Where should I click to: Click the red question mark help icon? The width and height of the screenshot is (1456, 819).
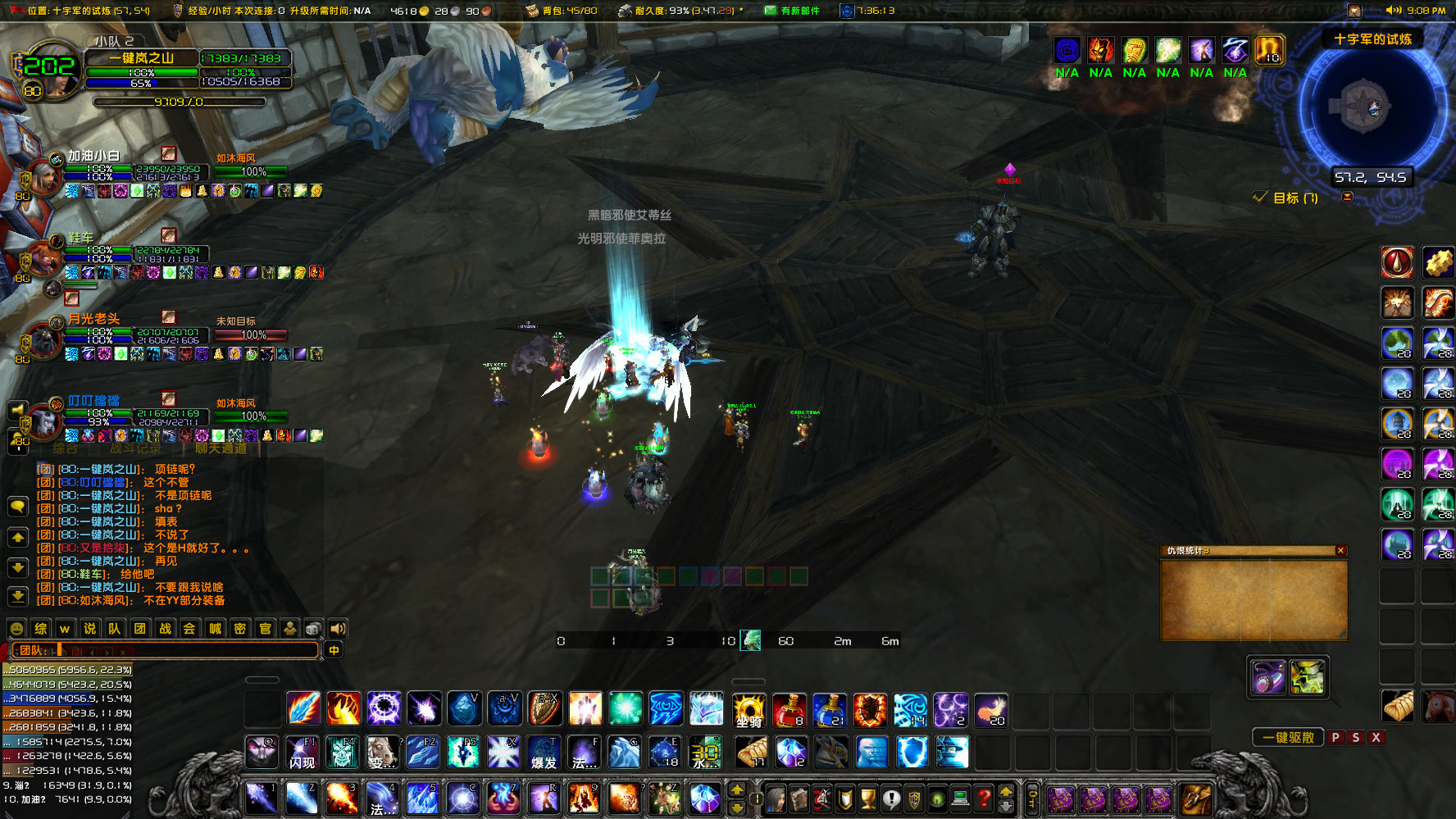pyautogui.click(x=982, y=799)
